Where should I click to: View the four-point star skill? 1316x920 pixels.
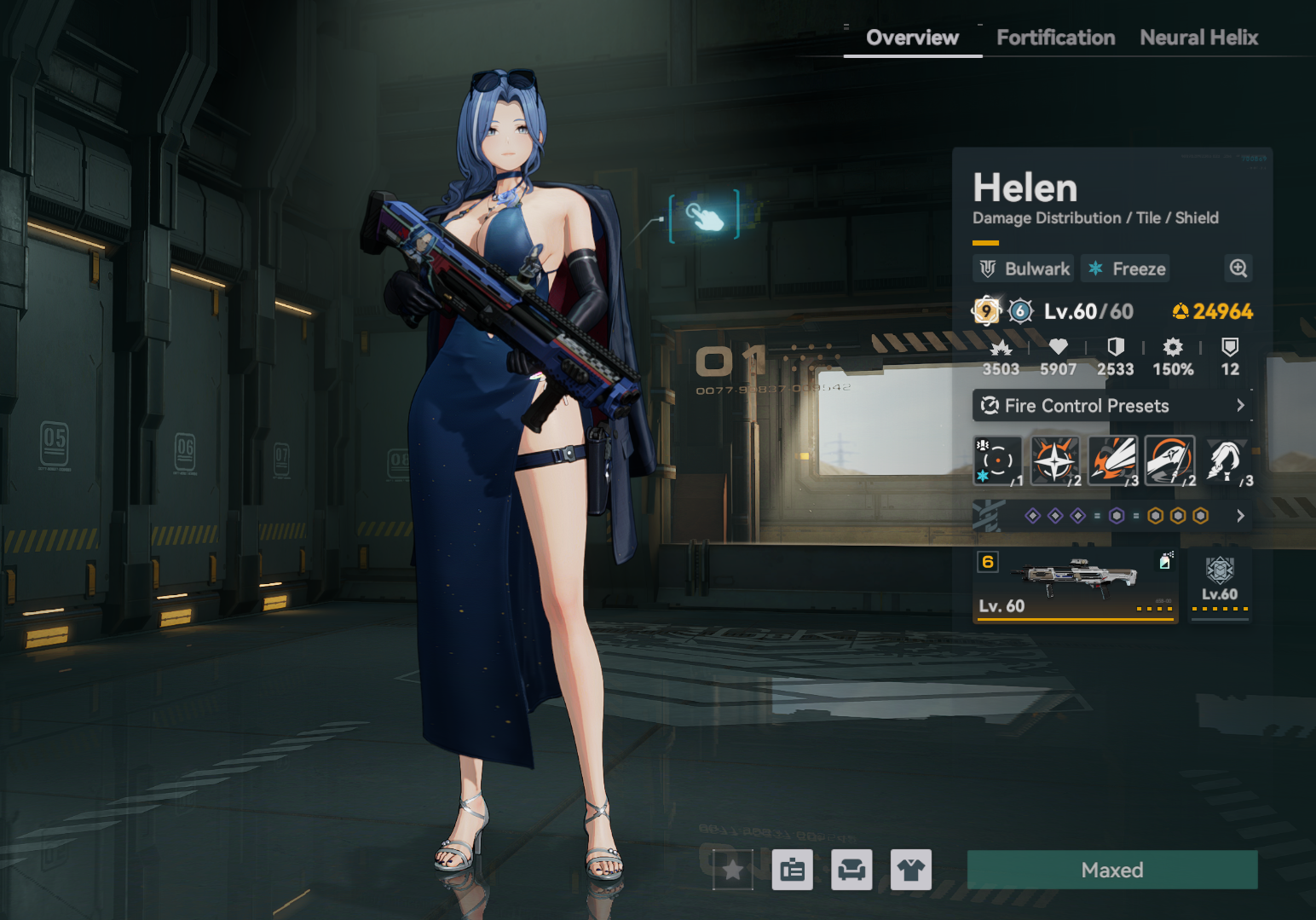coord(1055,461)
